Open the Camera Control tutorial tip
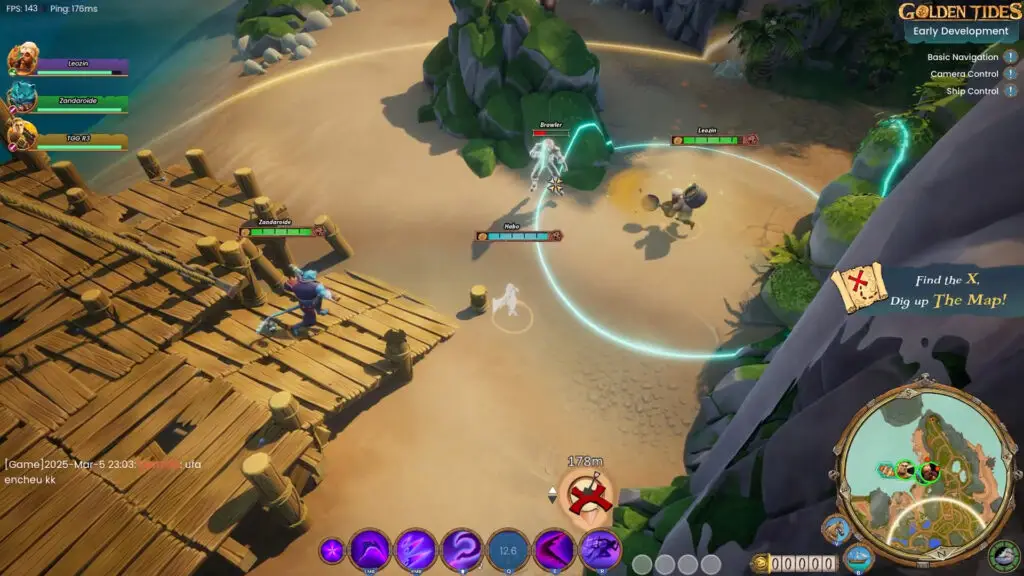 pyautogui.click(x=1010, y=74)
